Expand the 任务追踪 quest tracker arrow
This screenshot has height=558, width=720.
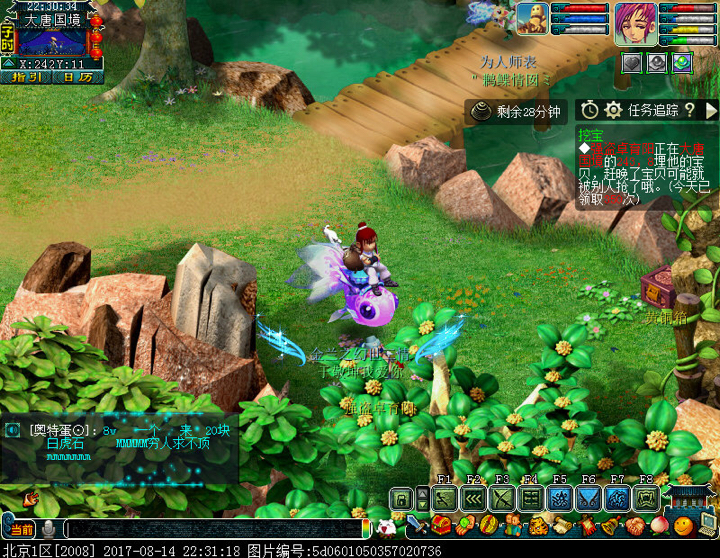(711, 110)
